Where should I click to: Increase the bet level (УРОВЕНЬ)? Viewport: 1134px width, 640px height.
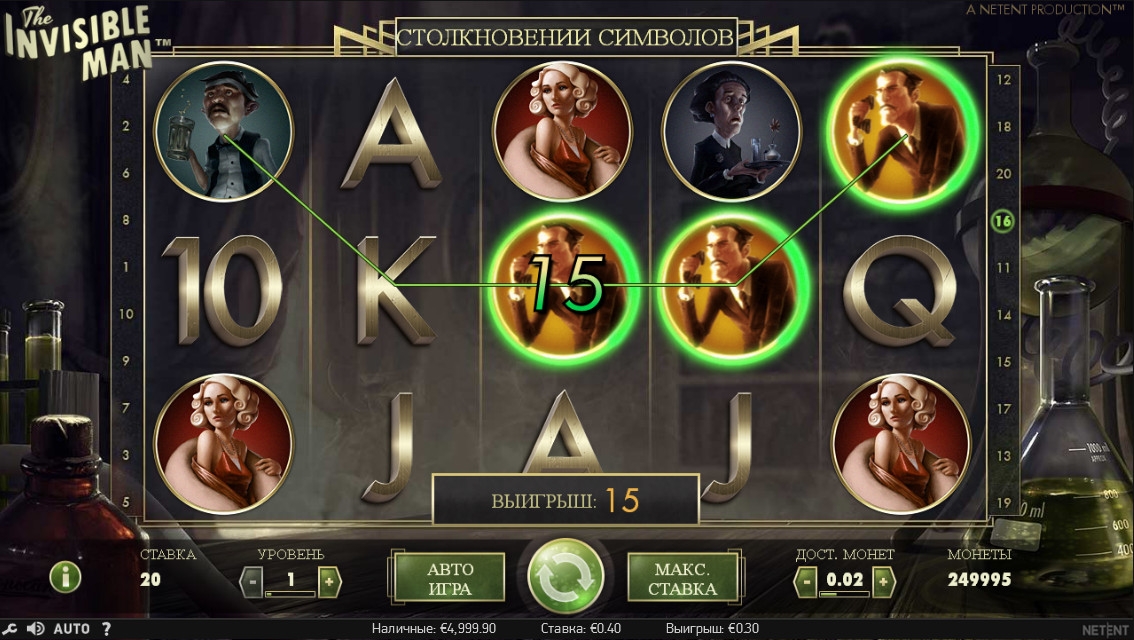pyautogui.click(x=329, y=579)
